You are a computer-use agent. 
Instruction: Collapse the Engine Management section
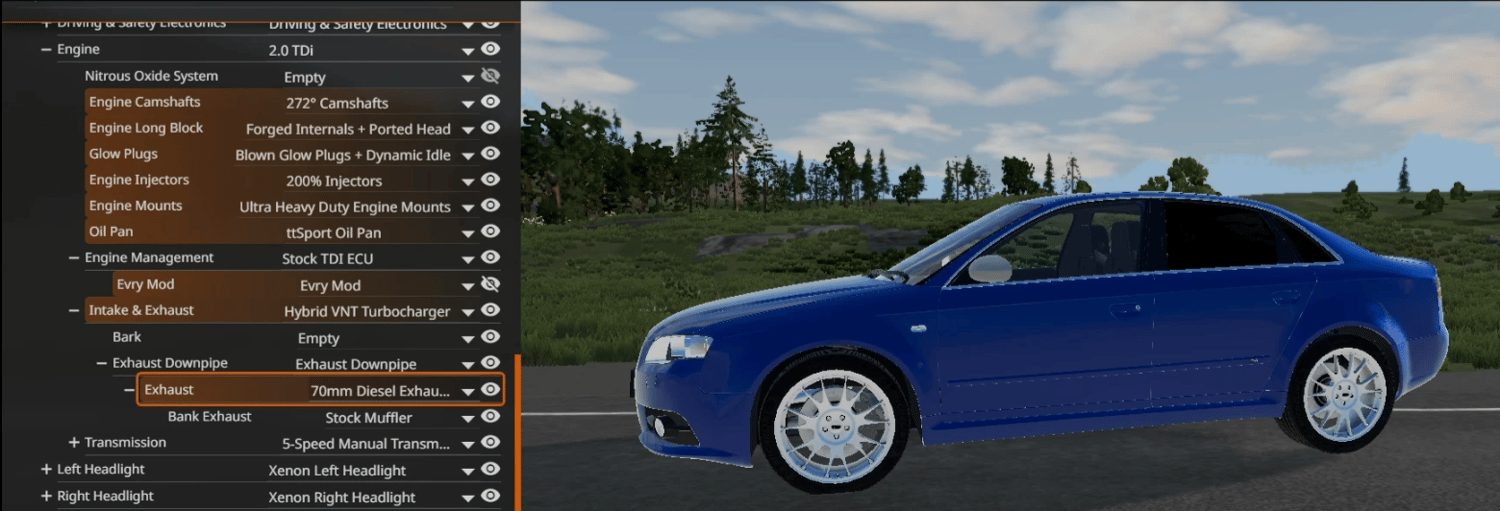[74, 258]
